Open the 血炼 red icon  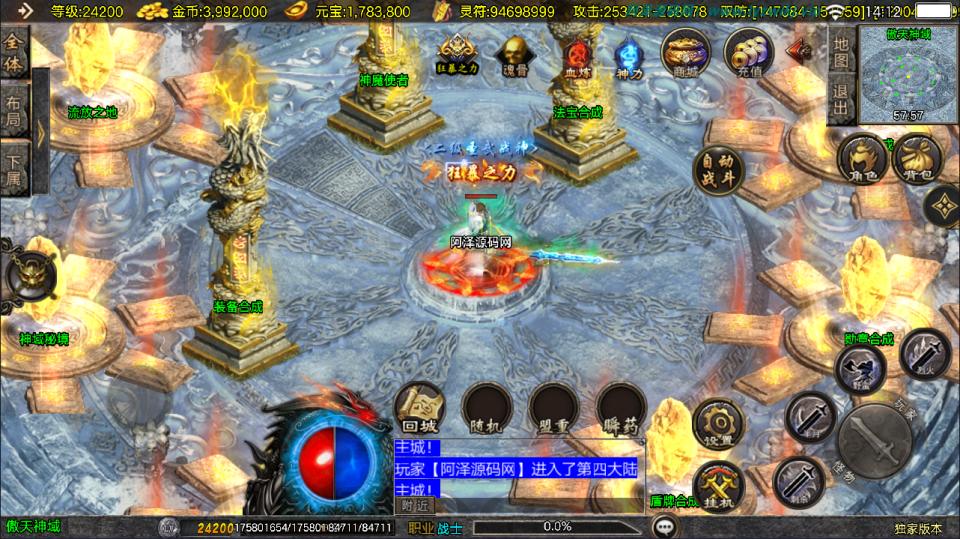click(x=577, y=57)
